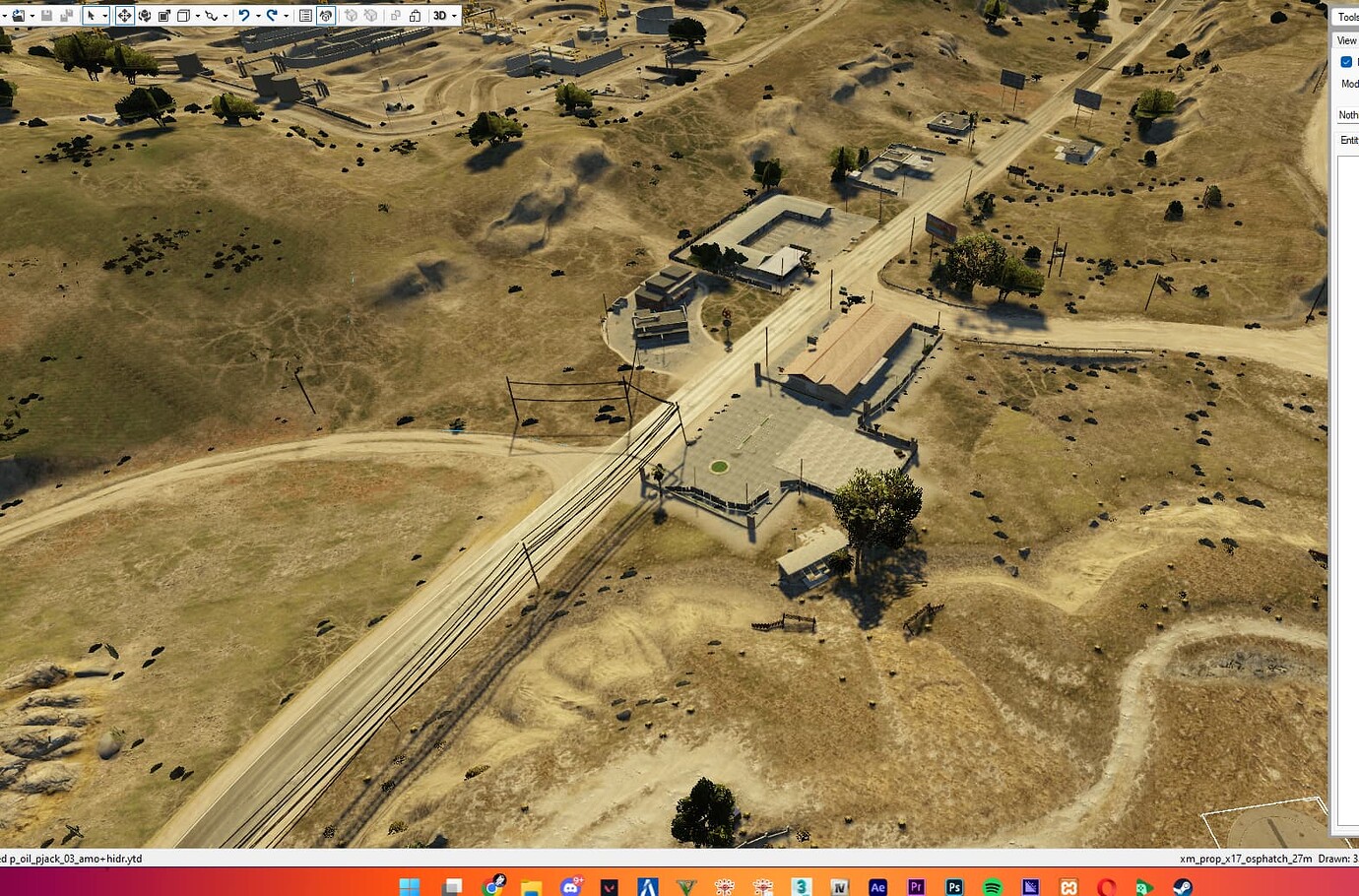This screenshot has height=896, width=1359.
Task: Expand the Undo history dropdown arrow
Action: (x=257, y=15)
